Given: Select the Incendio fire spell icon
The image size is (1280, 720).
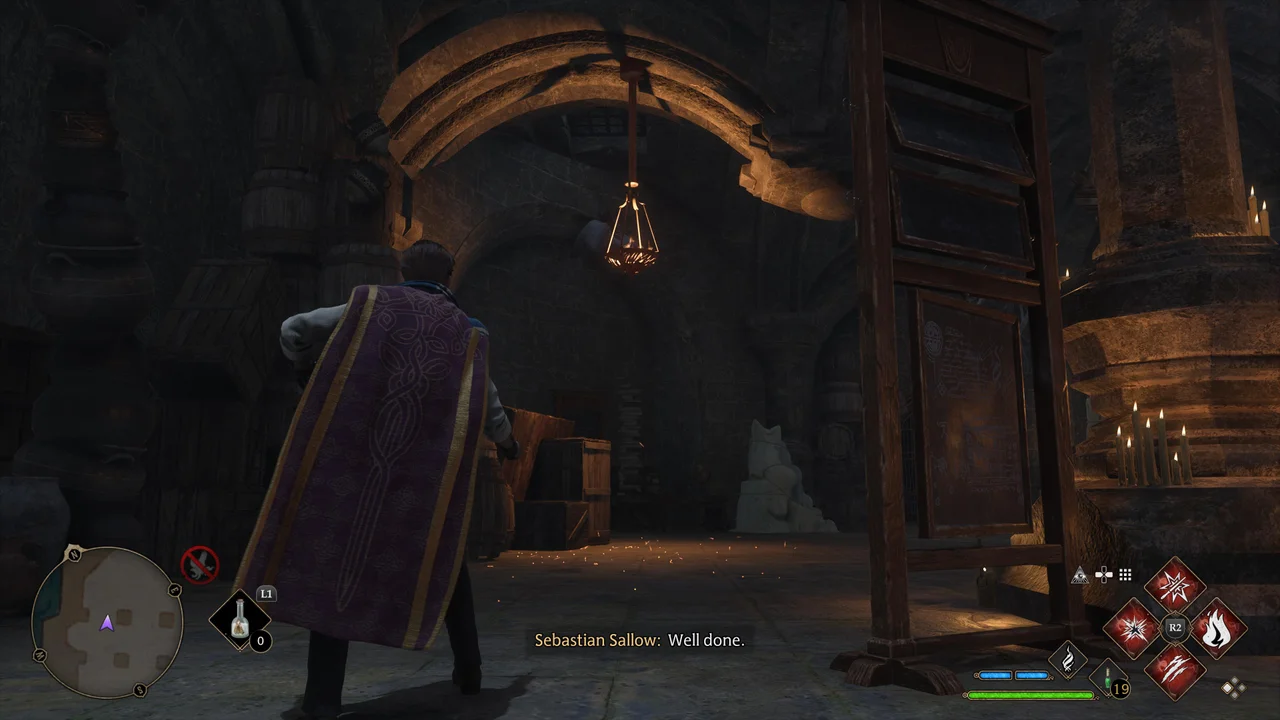Looking at the screenshot, I should tap(1218, 628).
